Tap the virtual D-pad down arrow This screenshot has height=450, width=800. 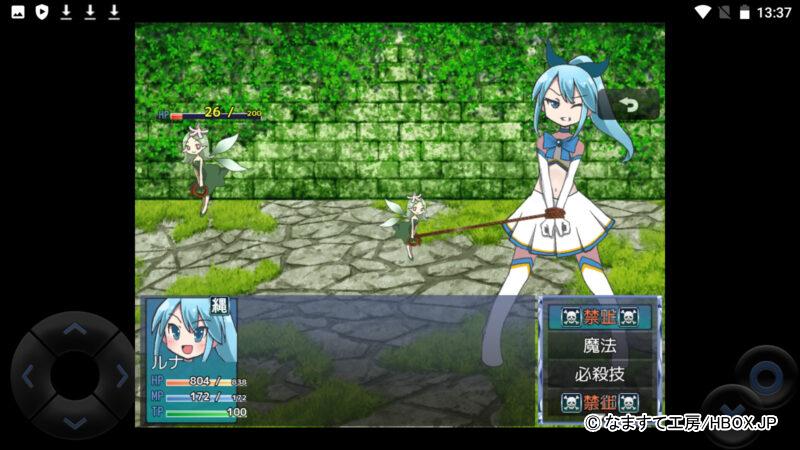74,423
